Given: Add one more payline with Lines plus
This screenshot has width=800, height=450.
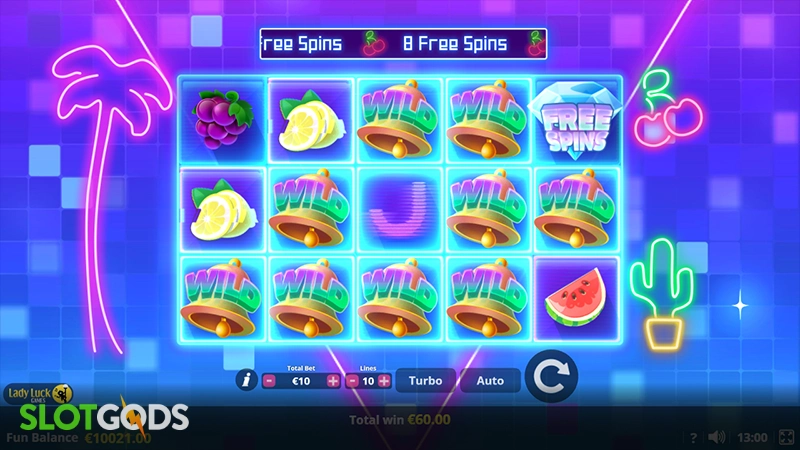Looking at the screenshot, I should point(384,381).
